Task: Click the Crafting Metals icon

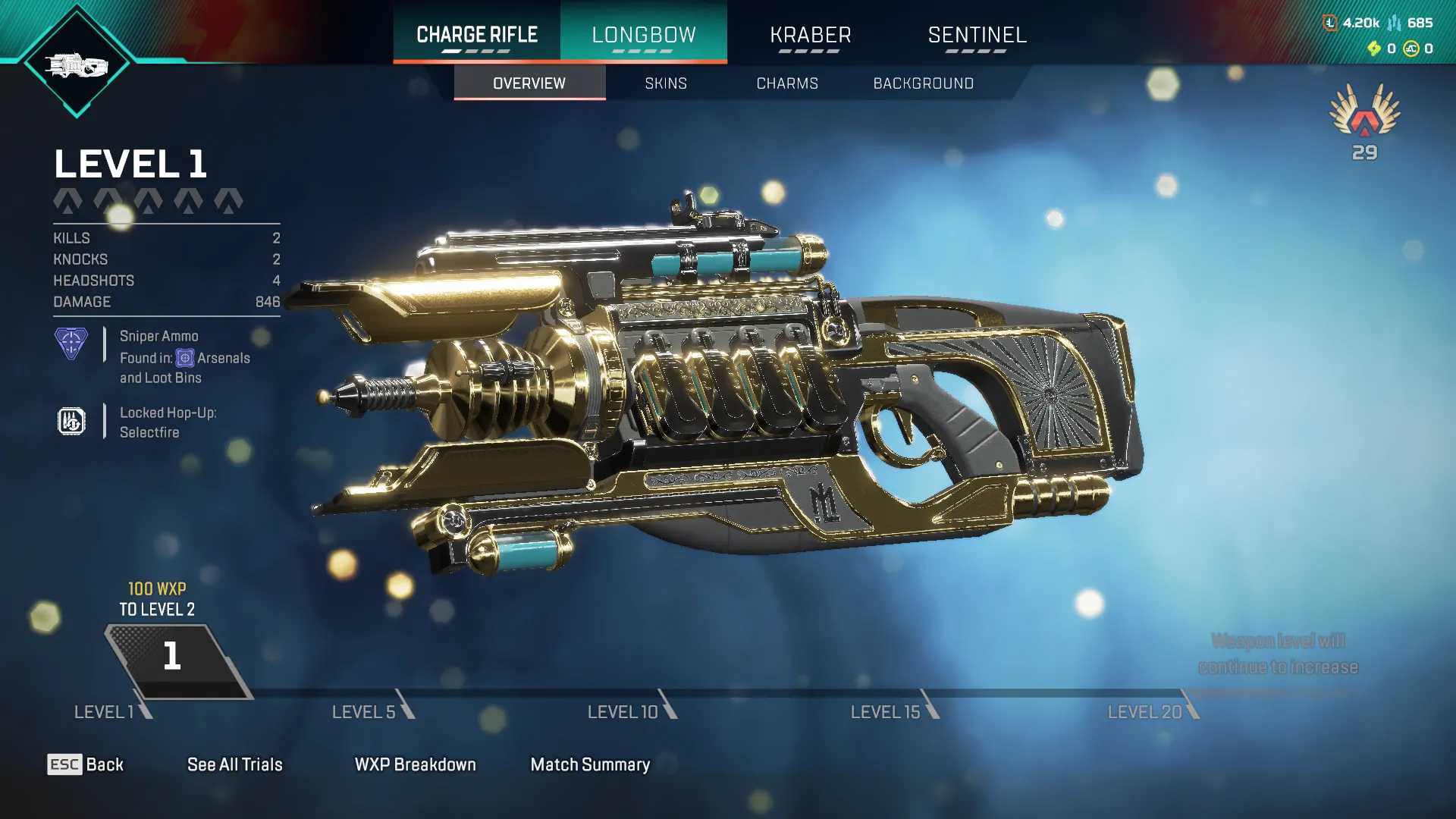Action: tap(1394, 24)
